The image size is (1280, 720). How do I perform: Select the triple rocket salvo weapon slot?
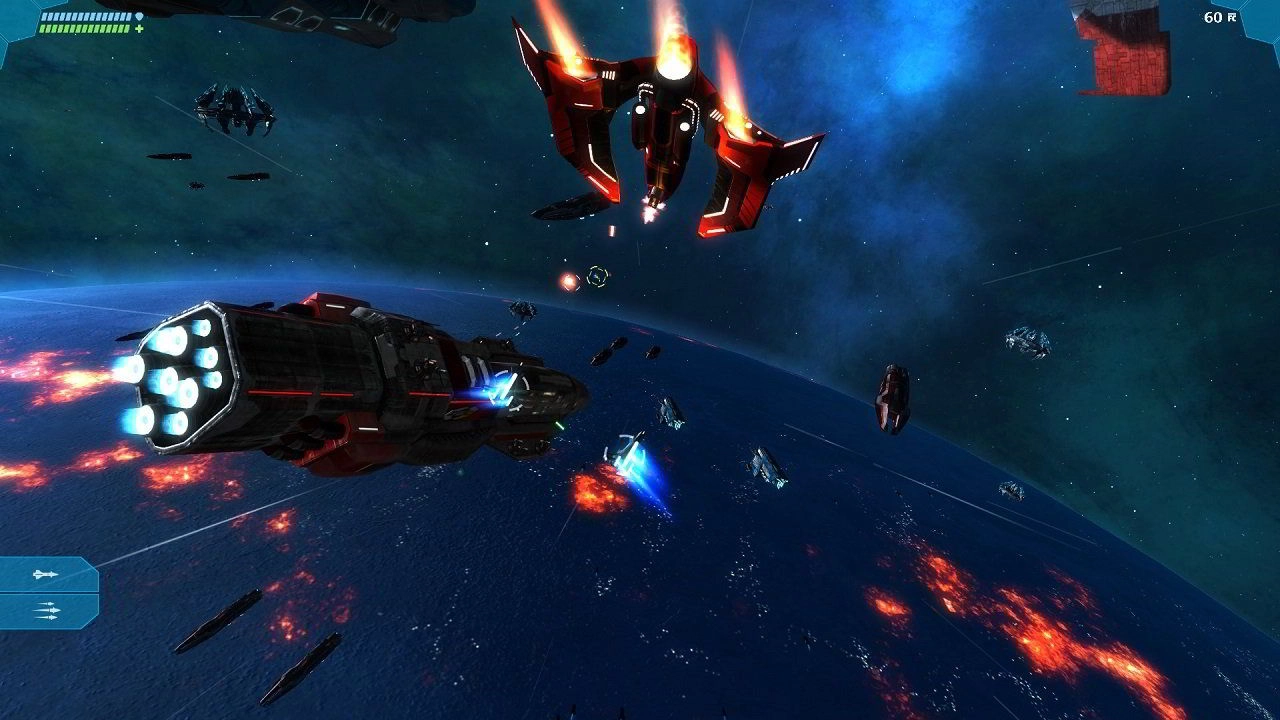tap(46, 610)
